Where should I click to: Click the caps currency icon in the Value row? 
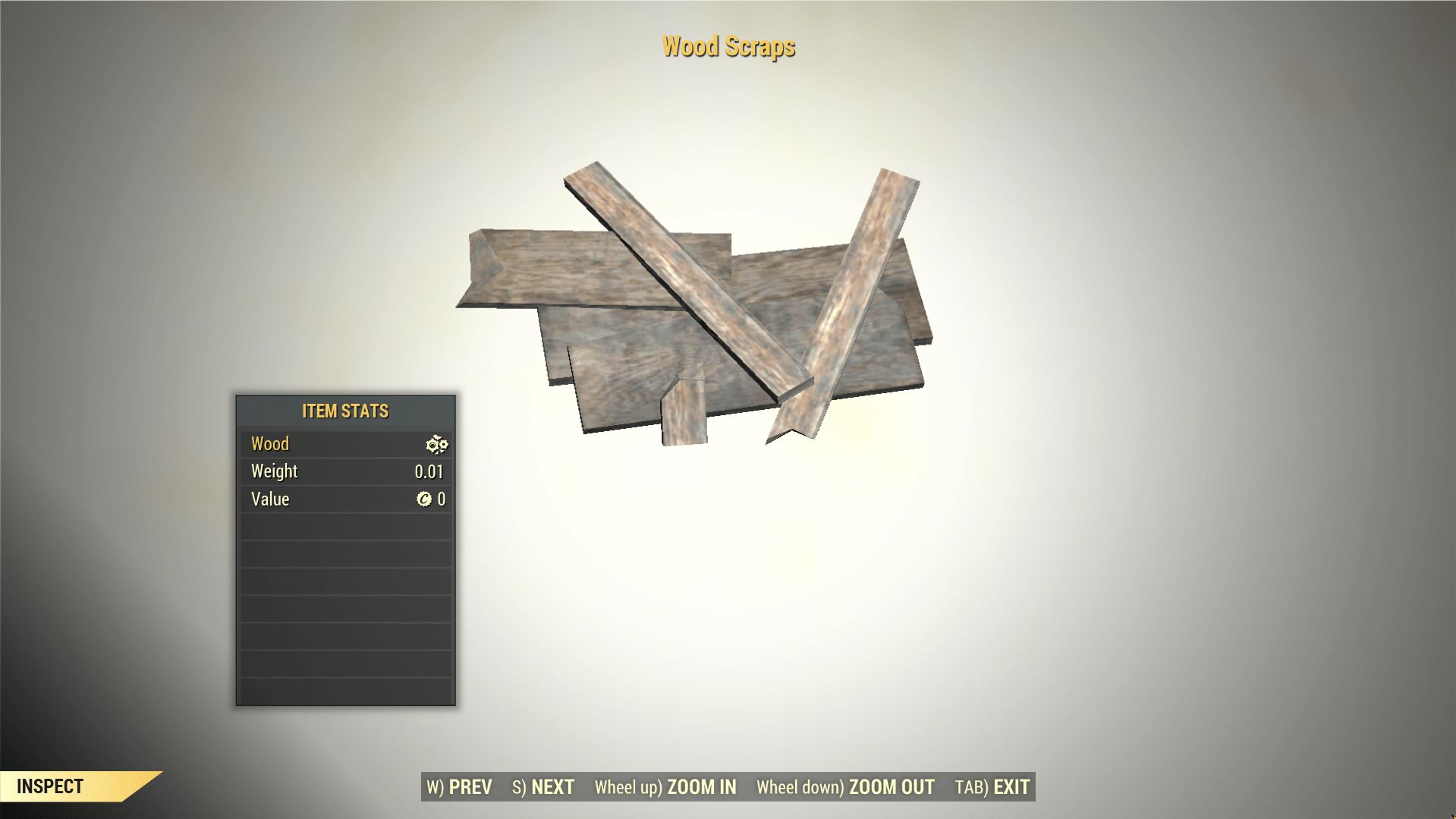click(x=426, y=499)
